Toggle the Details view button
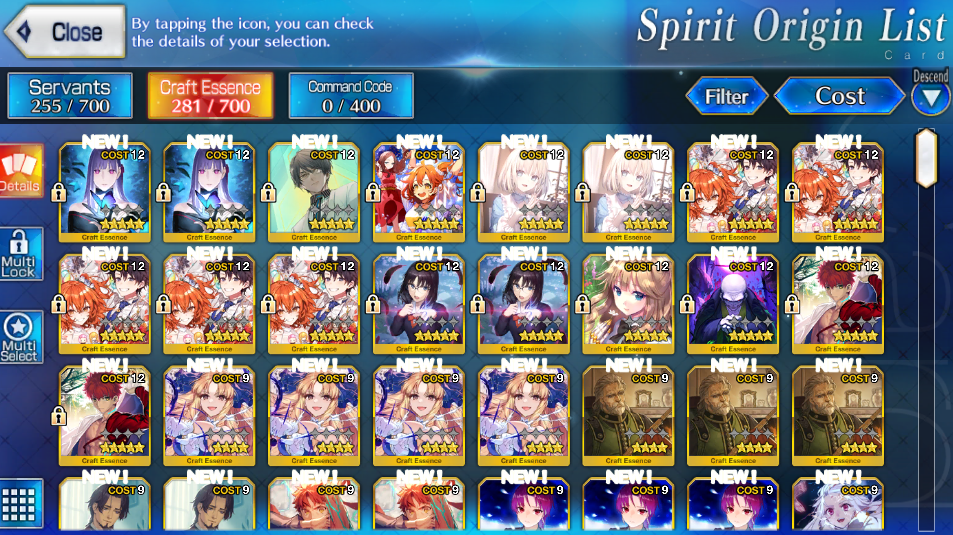Screen dimensions: 953x535 (x=20, y=171)
